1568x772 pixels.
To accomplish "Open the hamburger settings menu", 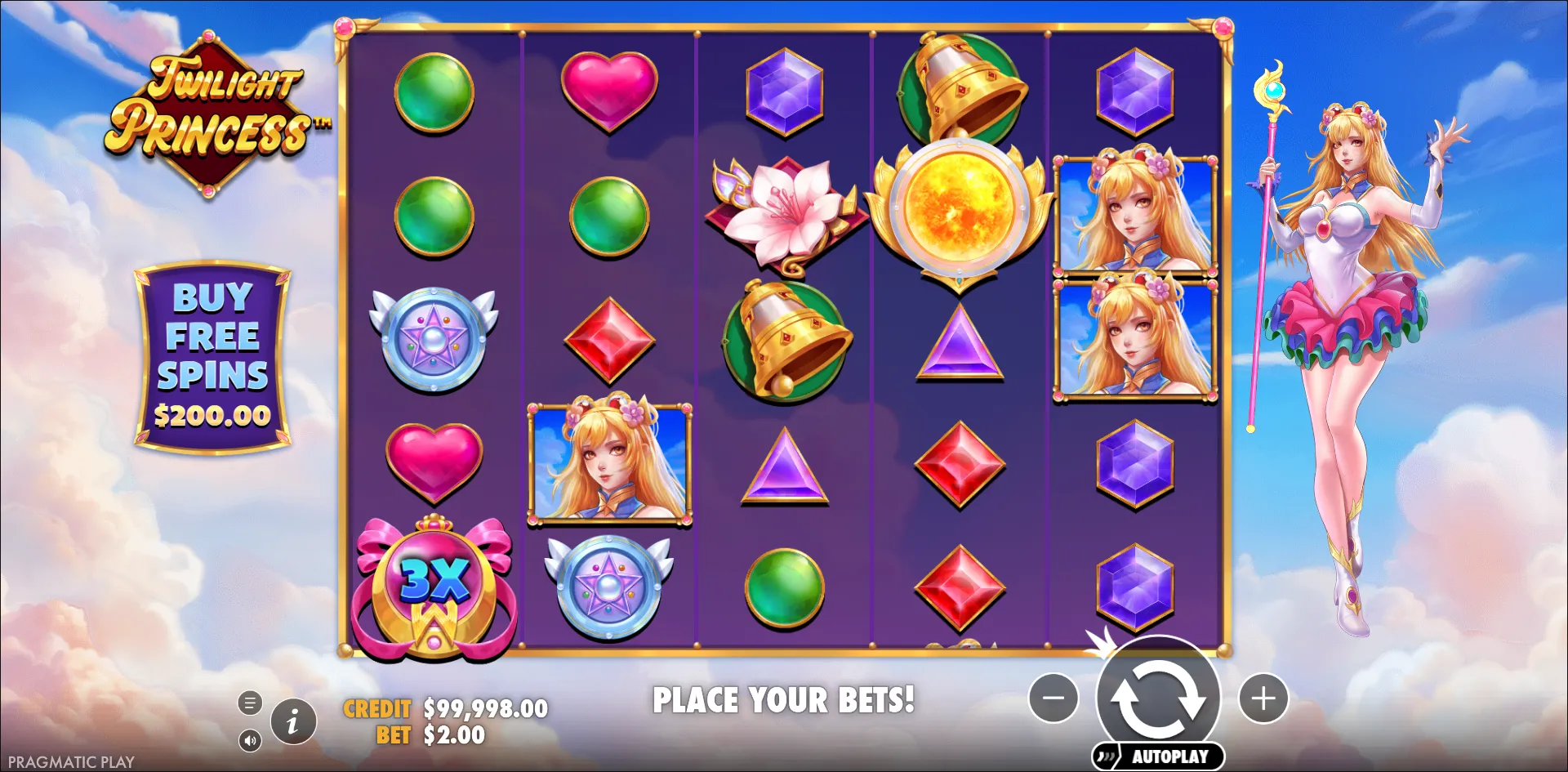I will (x=250, y=703).
